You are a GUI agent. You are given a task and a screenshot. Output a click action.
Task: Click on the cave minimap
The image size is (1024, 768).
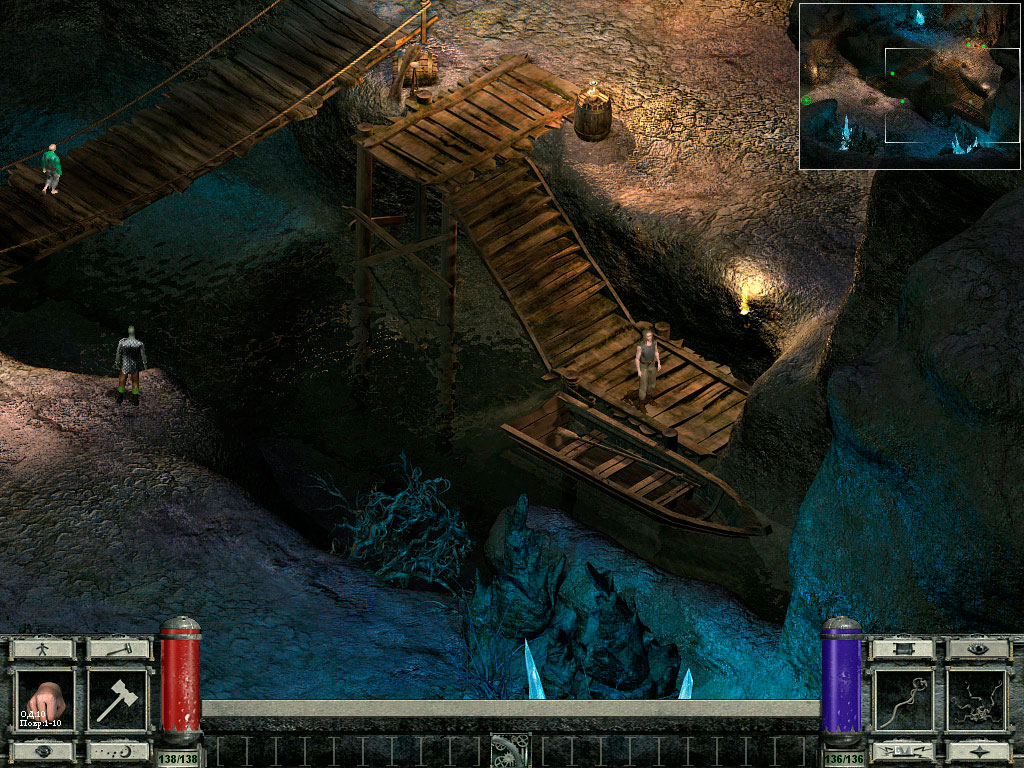pyautogui.click(x=909, y=85)
